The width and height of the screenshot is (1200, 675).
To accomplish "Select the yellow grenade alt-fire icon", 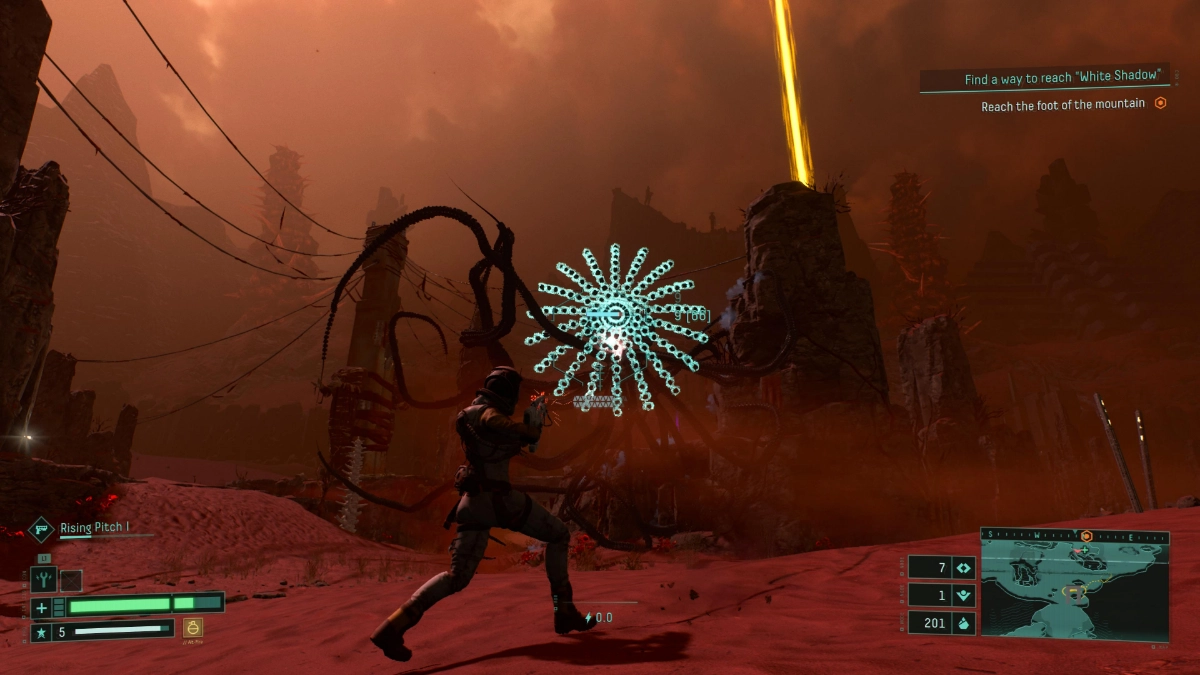I will tap(193, 628).
